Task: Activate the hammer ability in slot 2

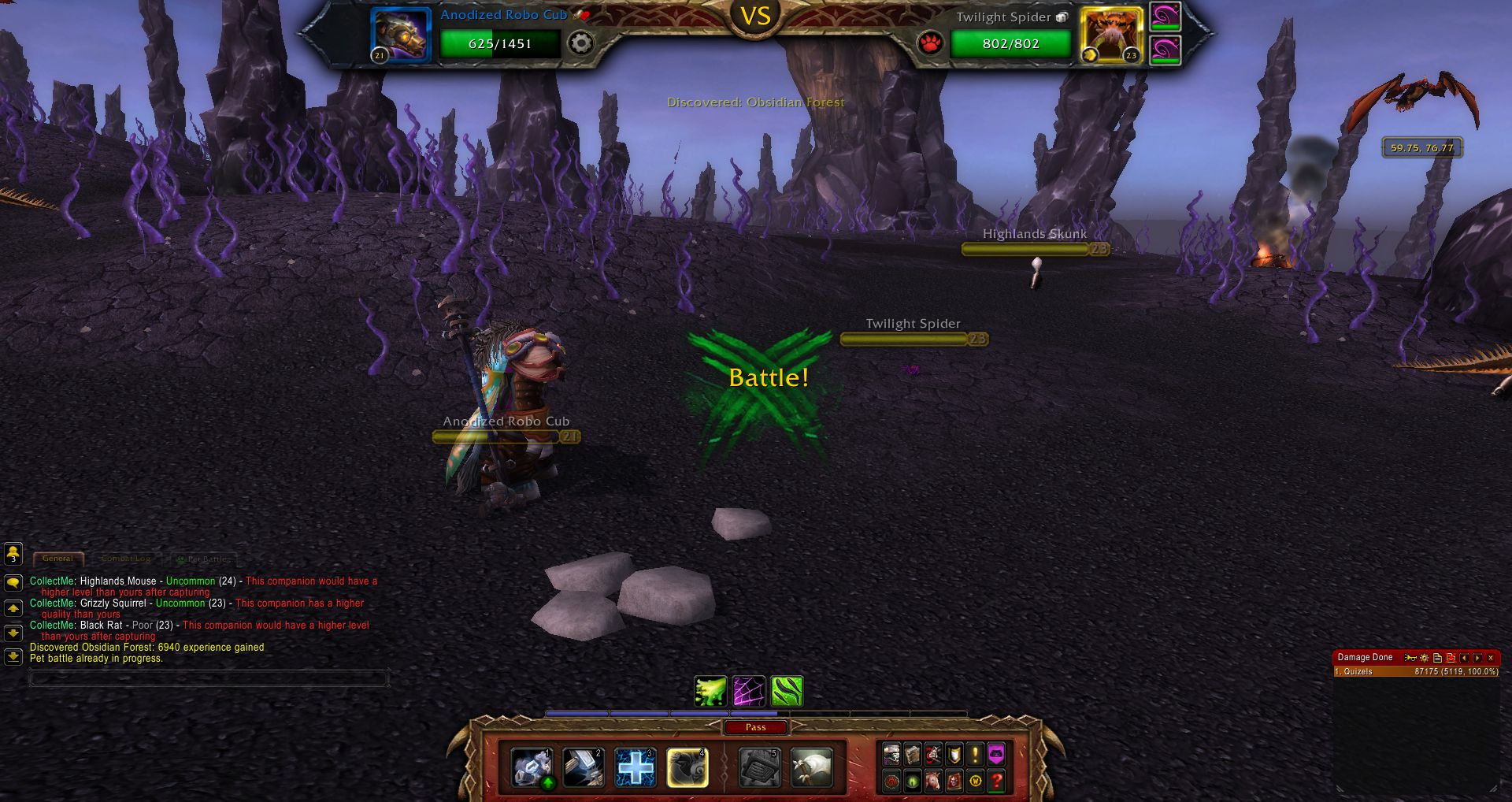Action: (584, 767)
